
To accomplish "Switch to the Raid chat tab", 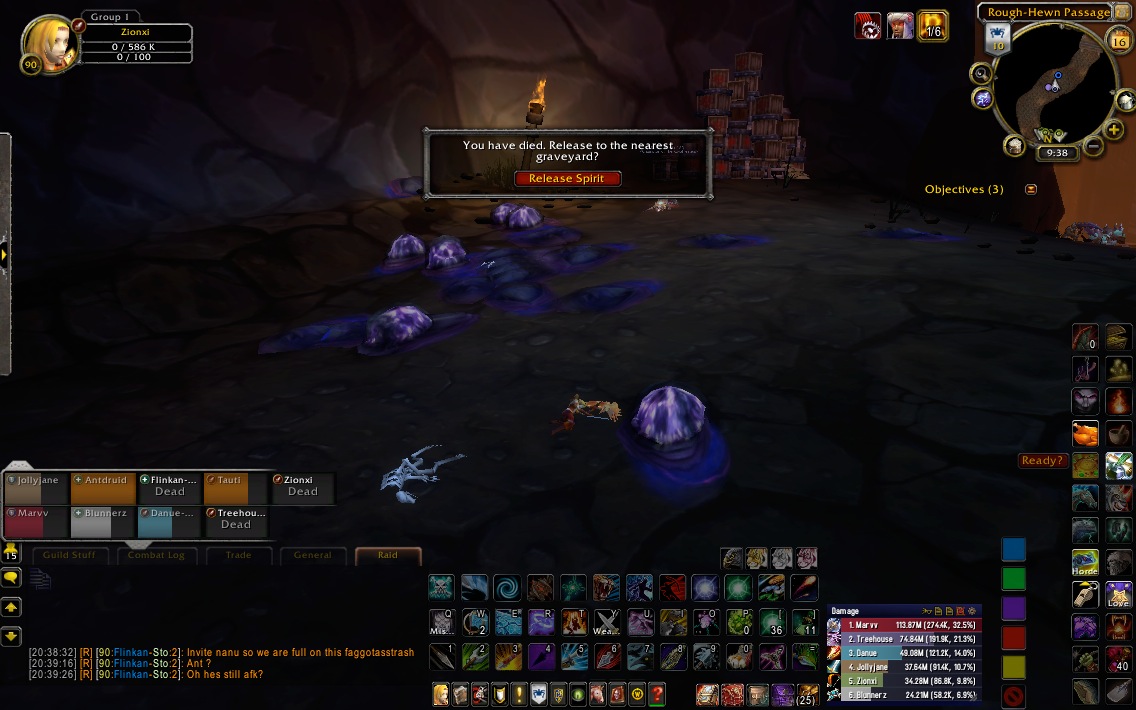I will point(387,555).
